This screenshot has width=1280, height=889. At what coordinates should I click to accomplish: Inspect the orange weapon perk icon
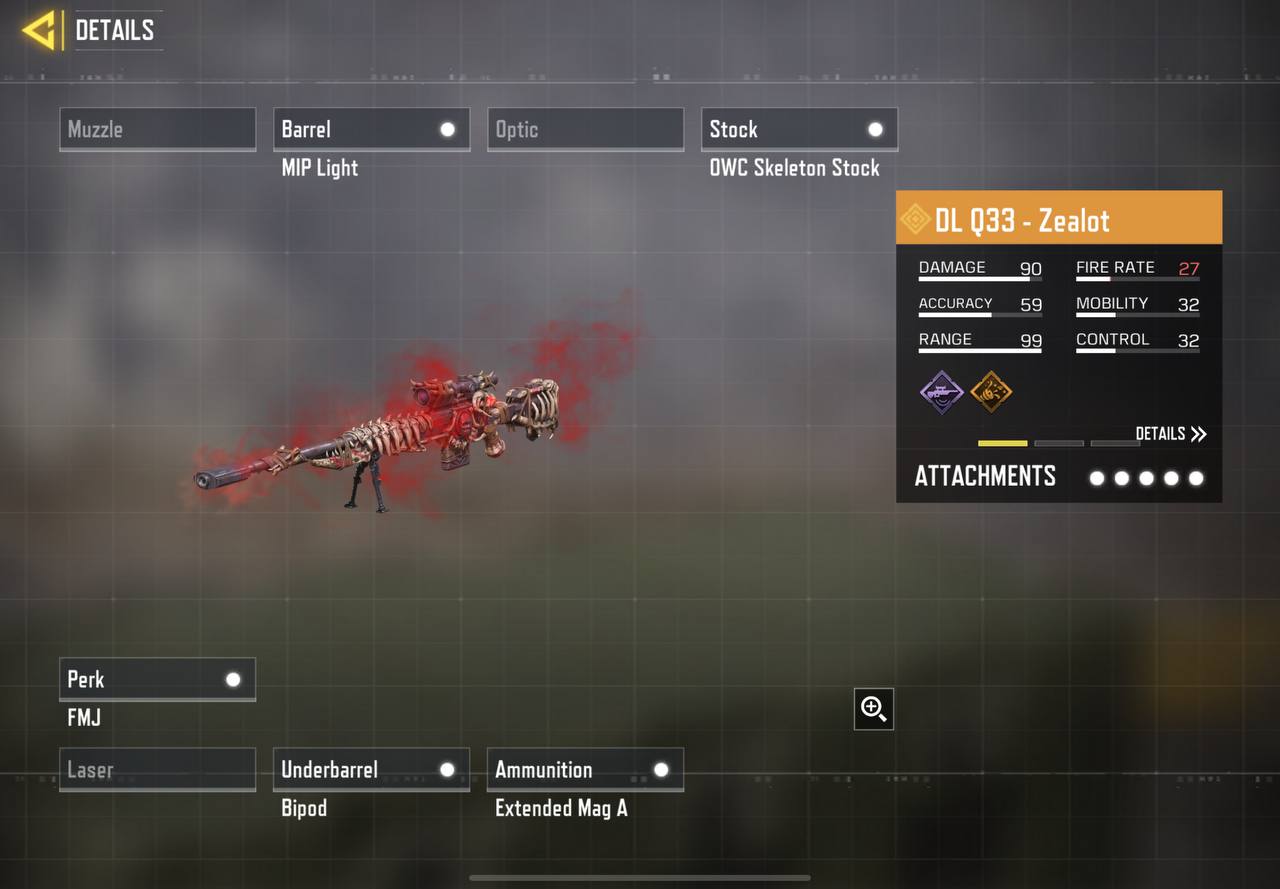[991, 392]
